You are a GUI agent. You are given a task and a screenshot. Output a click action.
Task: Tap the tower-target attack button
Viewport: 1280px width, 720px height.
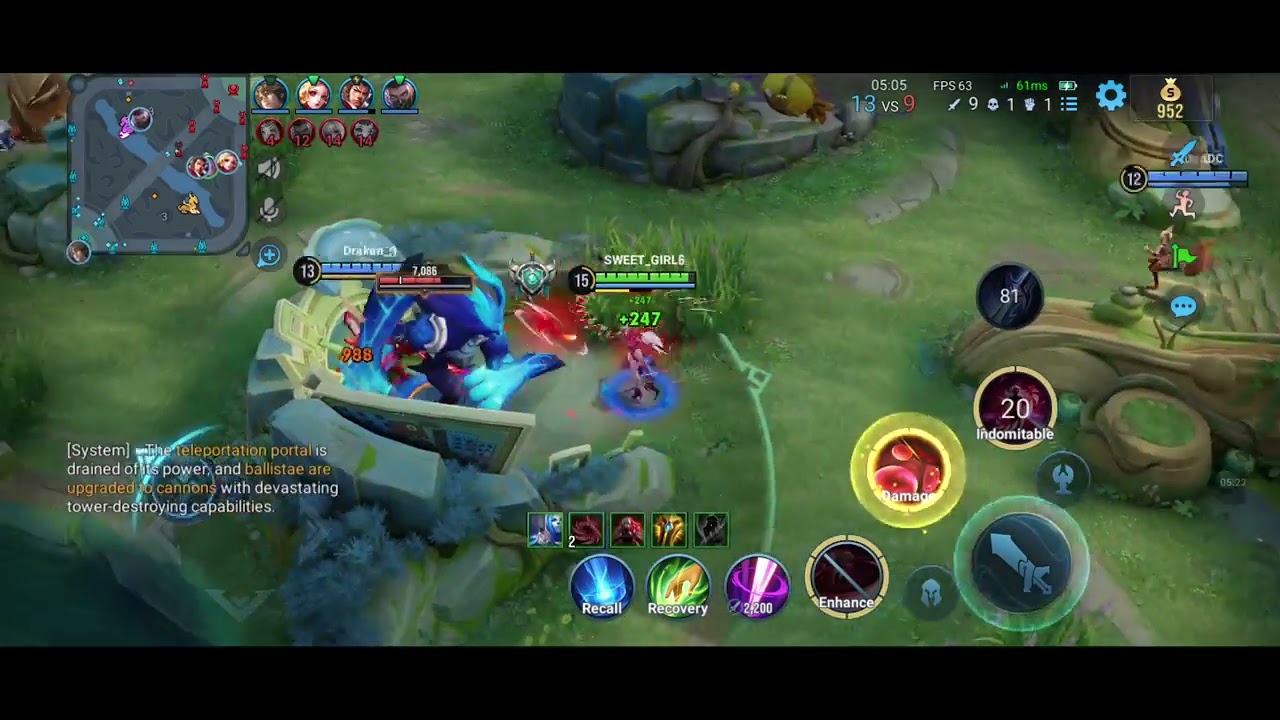[1063, 476]
